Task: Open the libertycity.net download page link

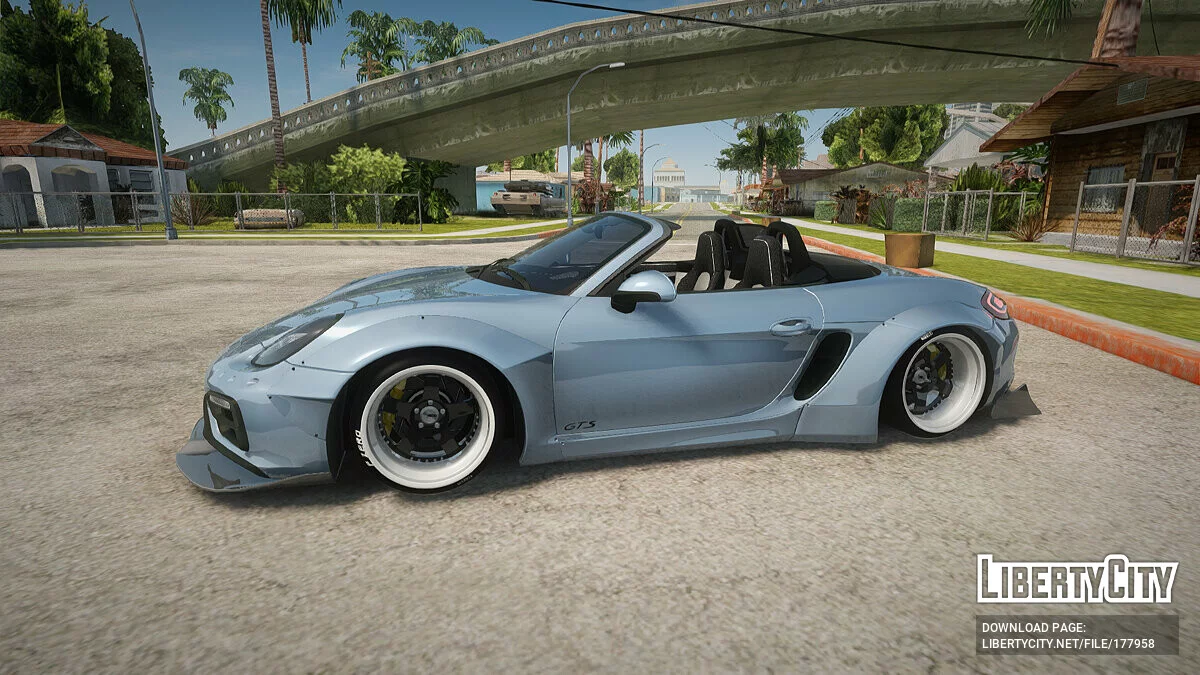Action: tap(1068, 644)
